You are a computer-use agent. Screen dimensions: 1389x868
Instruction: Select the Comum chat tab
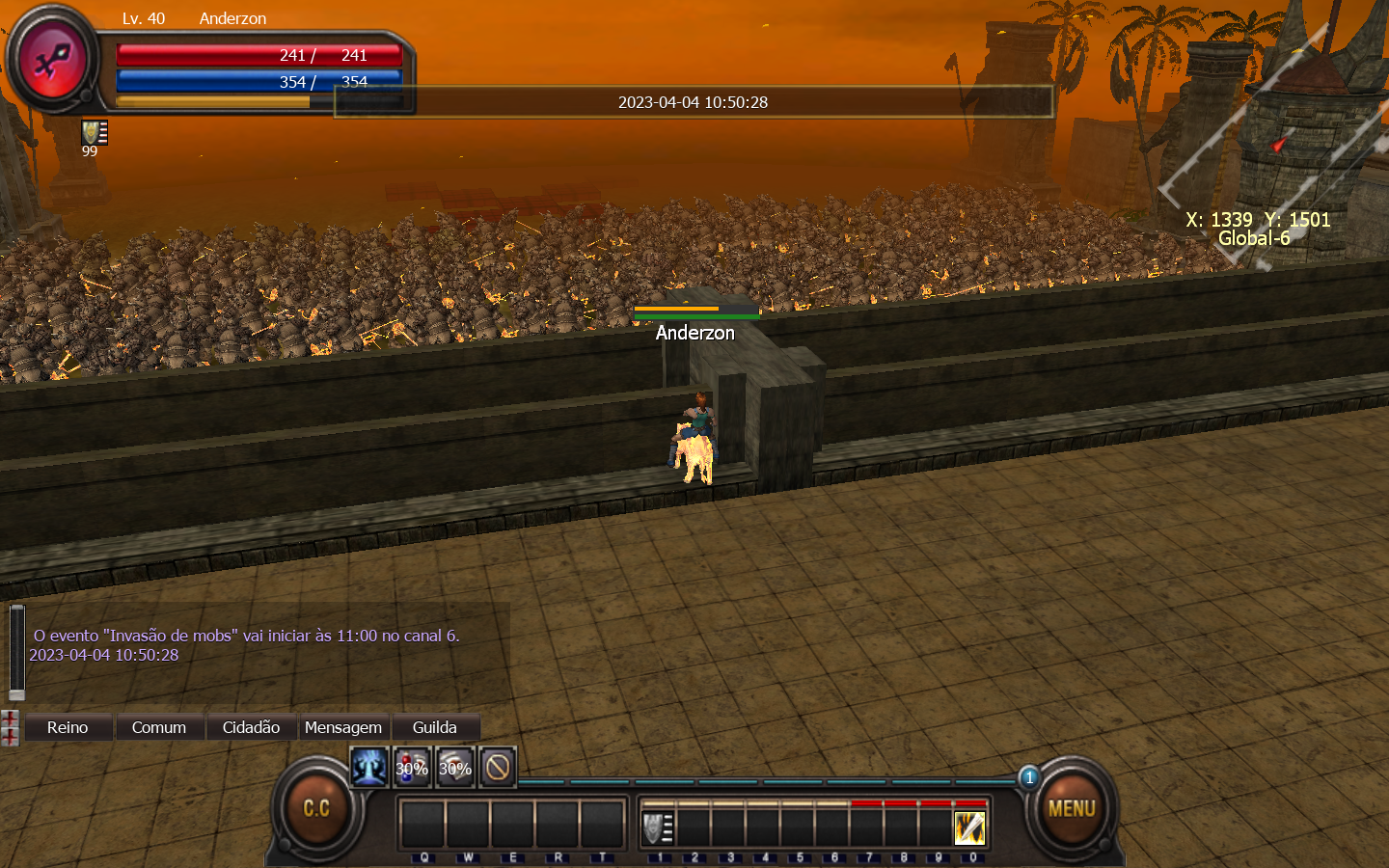coord(159,727)
